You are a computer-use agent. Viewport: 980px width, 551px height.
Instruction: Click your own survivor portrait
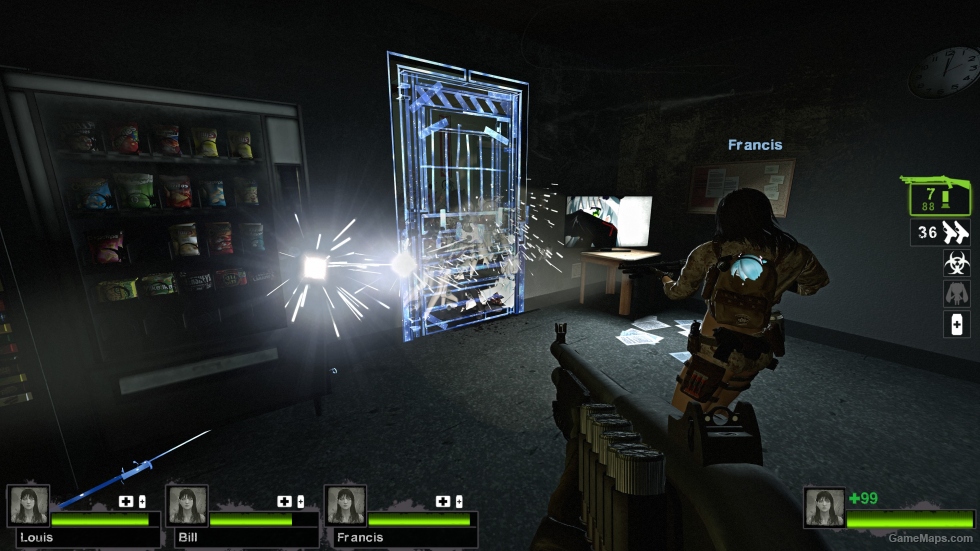point(824,507)
